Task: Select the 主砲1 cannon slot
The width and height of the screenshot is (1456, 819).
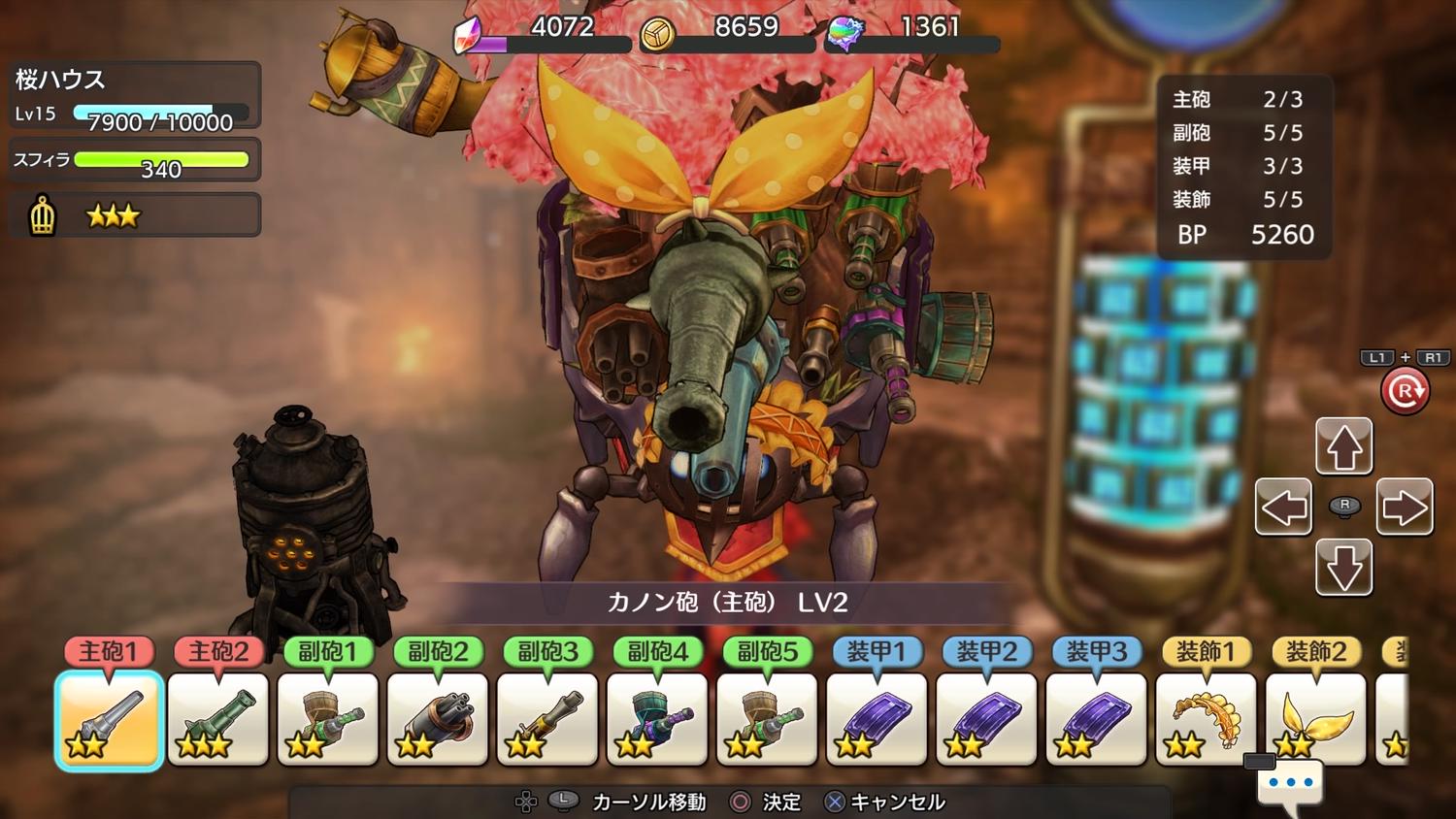Action: click(x=109, y=720)
